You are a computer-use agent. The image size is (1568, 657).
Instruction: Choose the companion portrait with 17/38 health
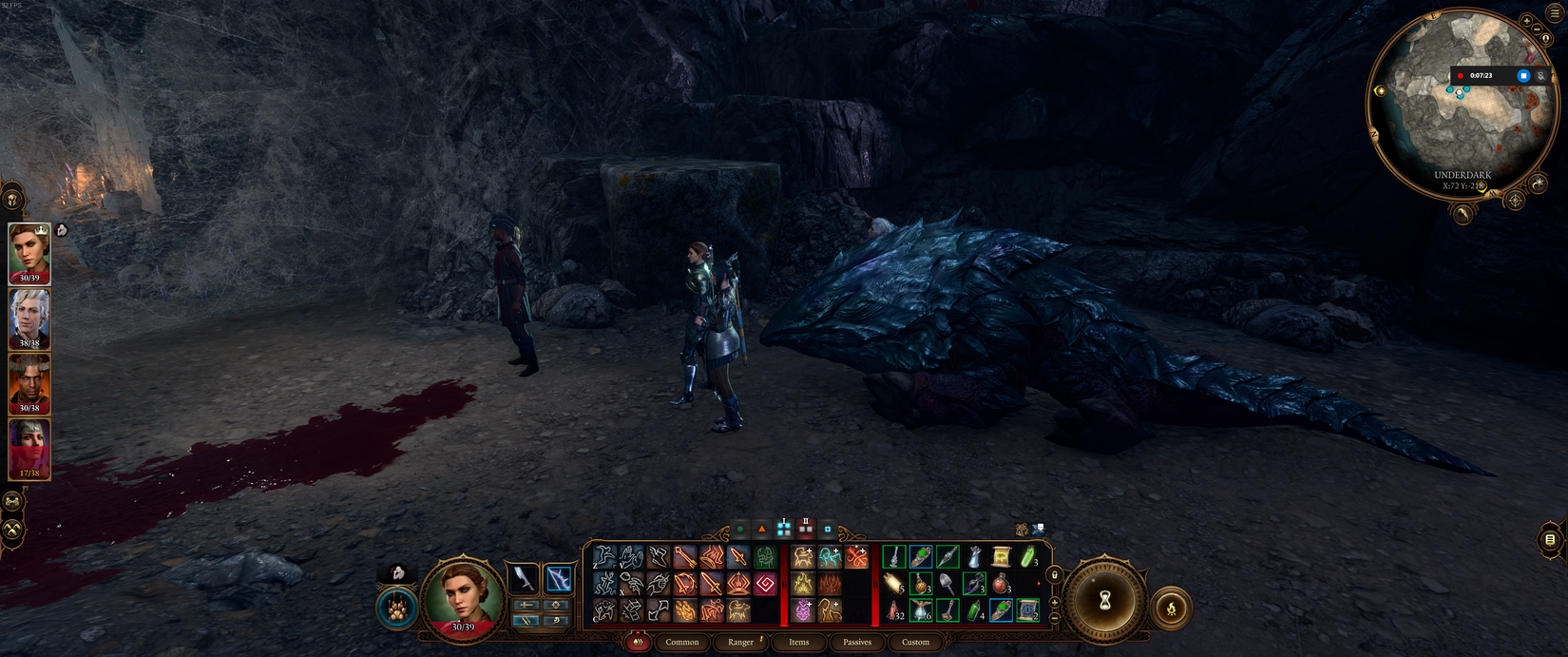coord(29,448)
